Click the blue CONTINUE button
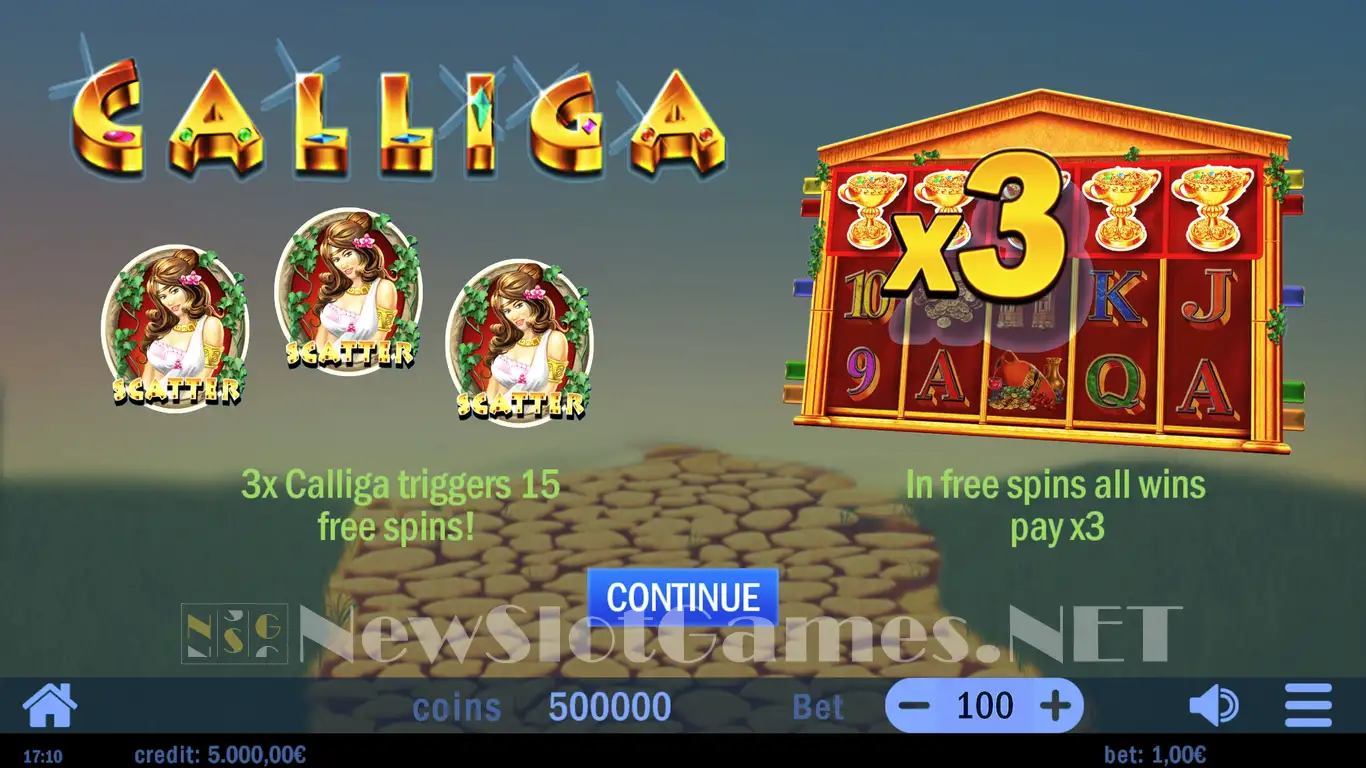Image resolution: width=1366 pixels, height=768 pixels. click(682, 597)
